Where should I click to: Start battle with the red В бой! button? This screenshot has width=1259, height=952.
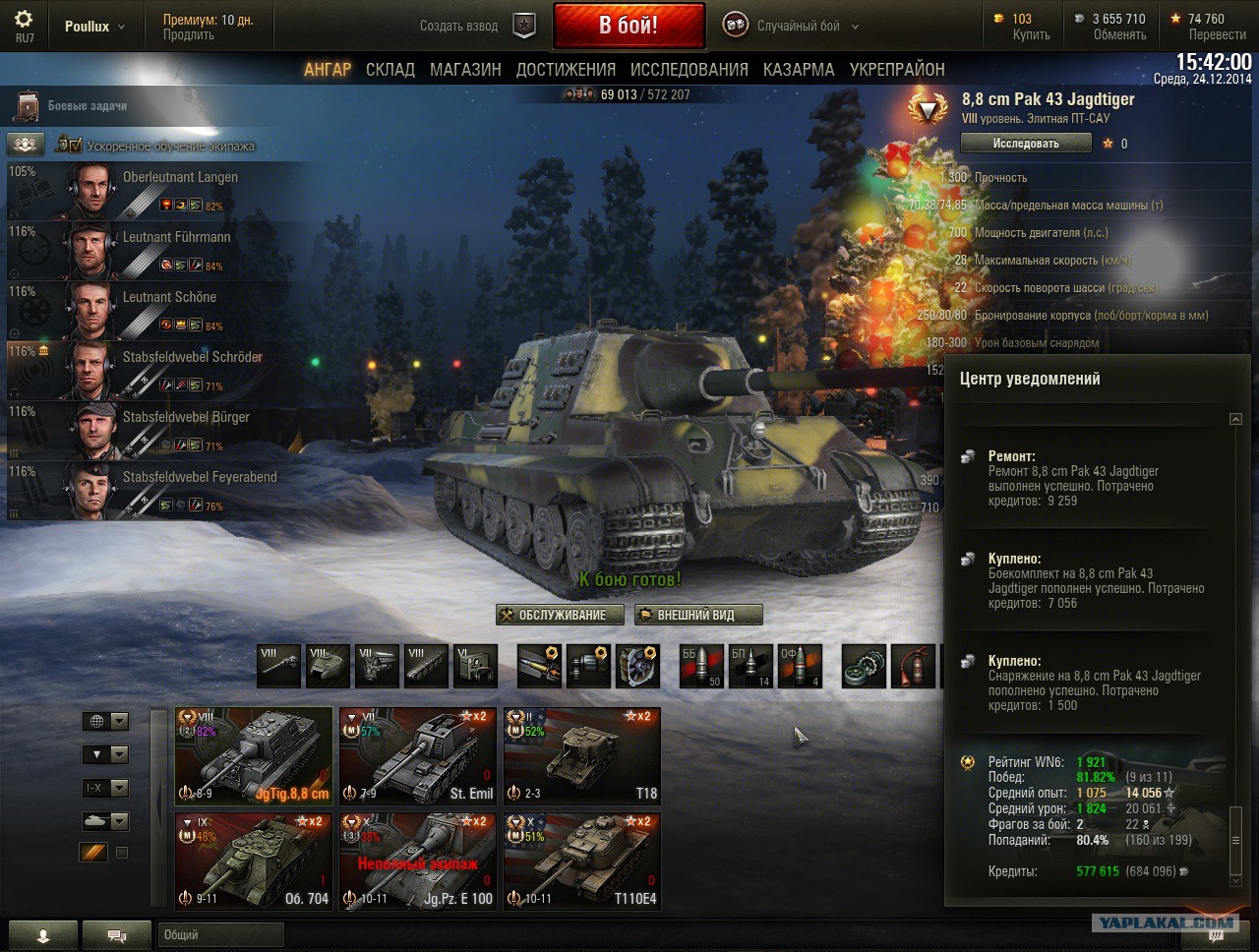[629, 26]
